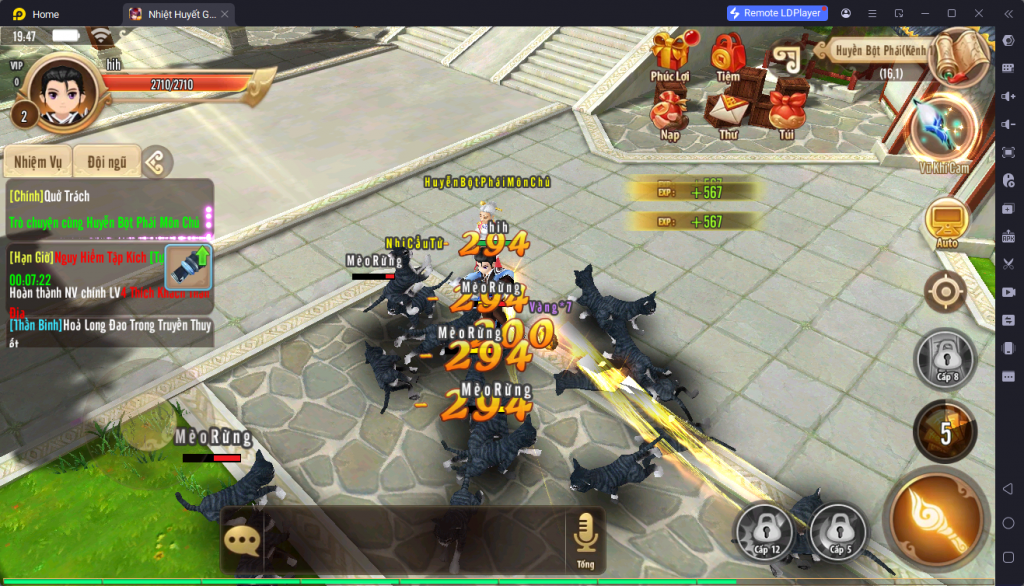This screenshot has height=586, width=1024.
Task: Toggle the Auto combat button
Action: pos(947,222)
